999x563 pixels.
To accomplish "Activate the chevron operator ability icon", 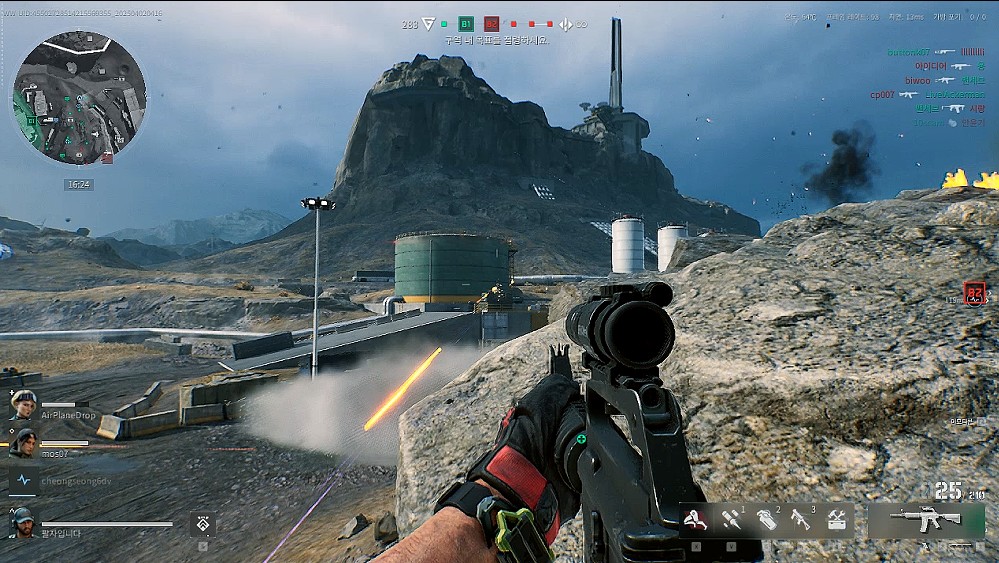I will click(203, 523).
